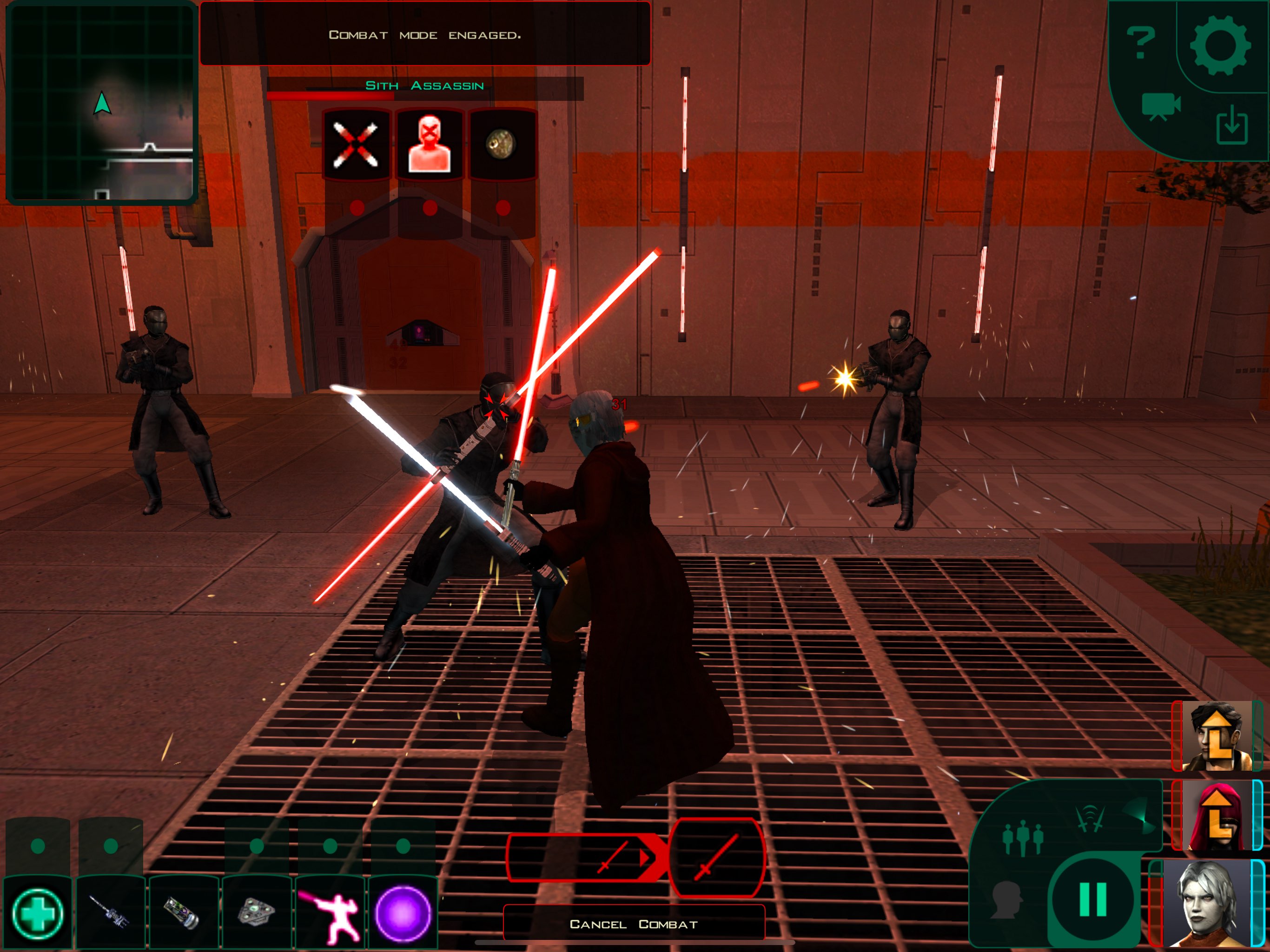This screenshot has width=1270, height=952.
Task: Activate the energy shield canister item
Action: (183, 912)
